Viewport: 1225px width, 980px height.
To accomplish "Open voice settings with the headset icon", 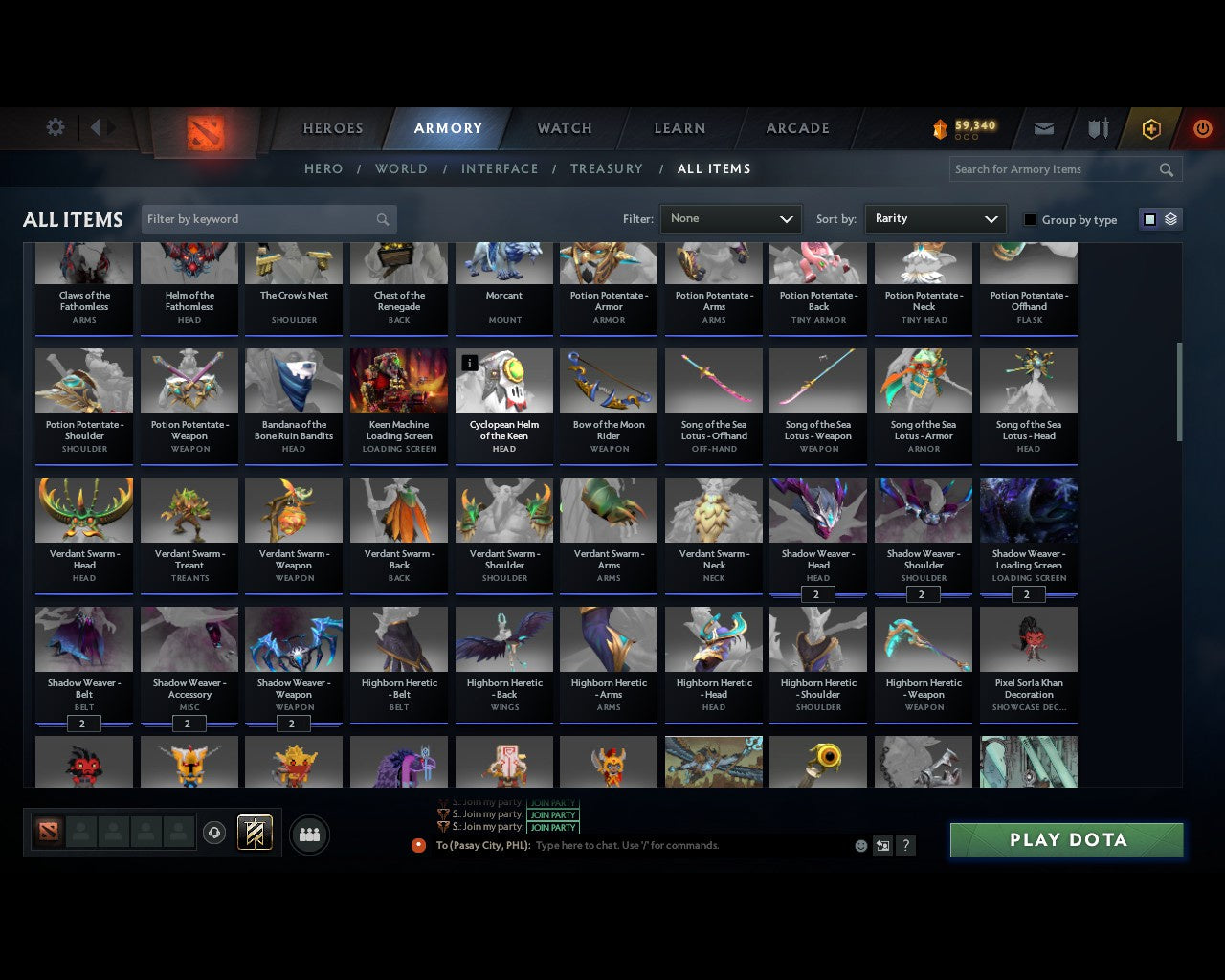I will click(212, 833).
